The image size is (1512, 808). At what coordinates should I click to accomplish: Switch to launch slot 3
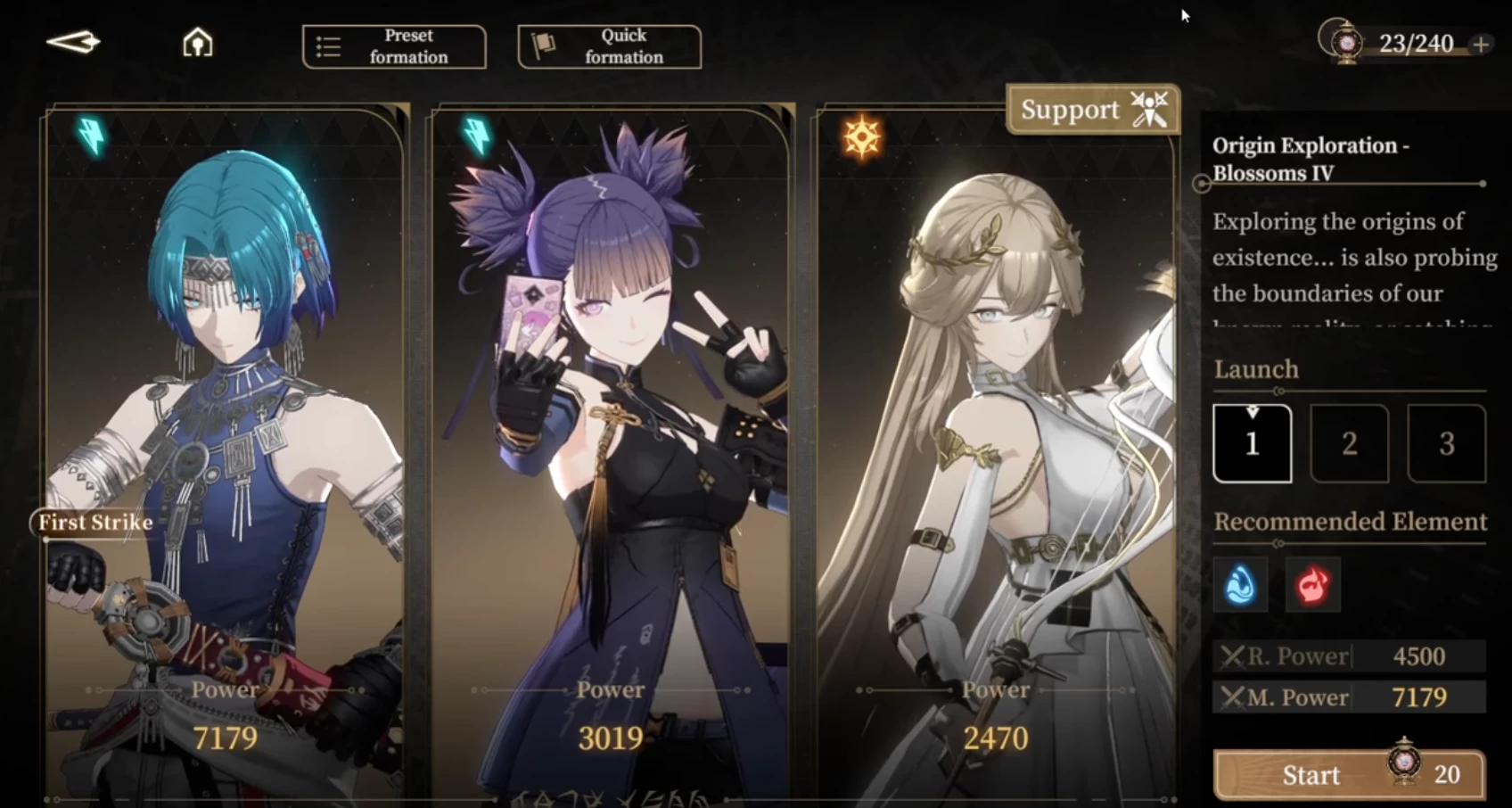tap(1446, 443)
